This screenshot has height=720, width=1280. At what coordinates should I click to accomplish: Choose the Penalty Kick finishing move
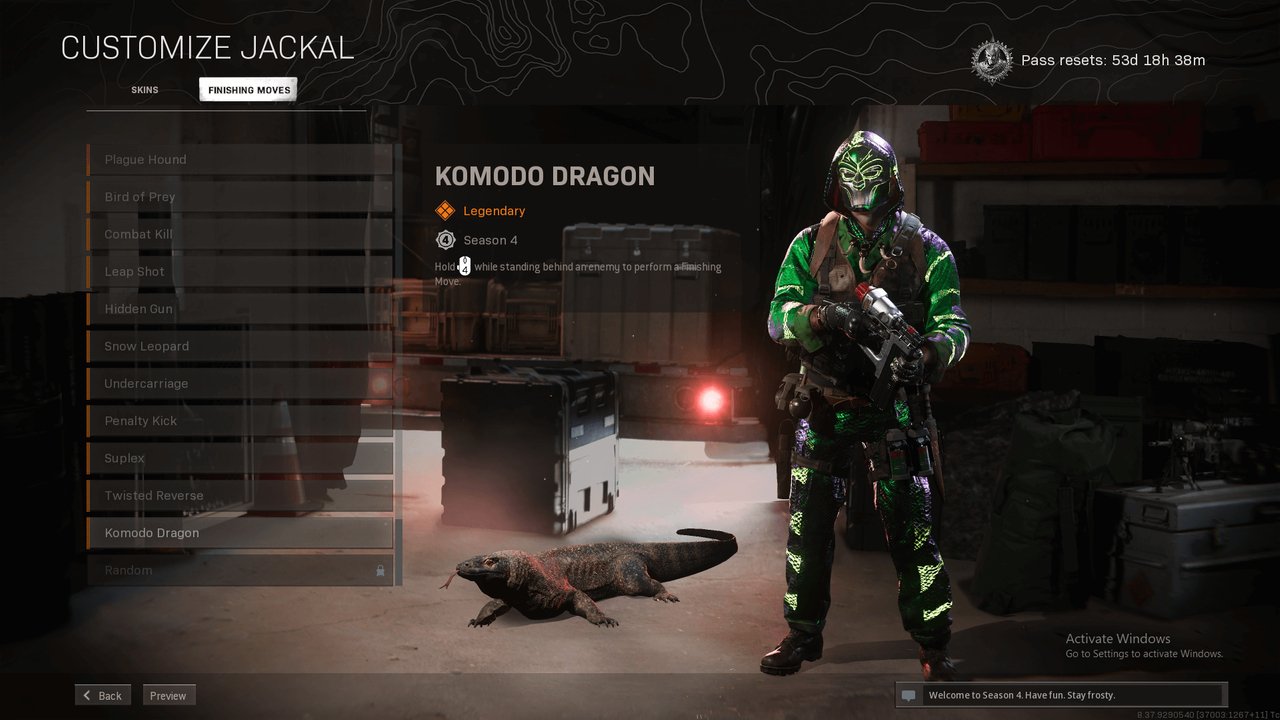240,421
